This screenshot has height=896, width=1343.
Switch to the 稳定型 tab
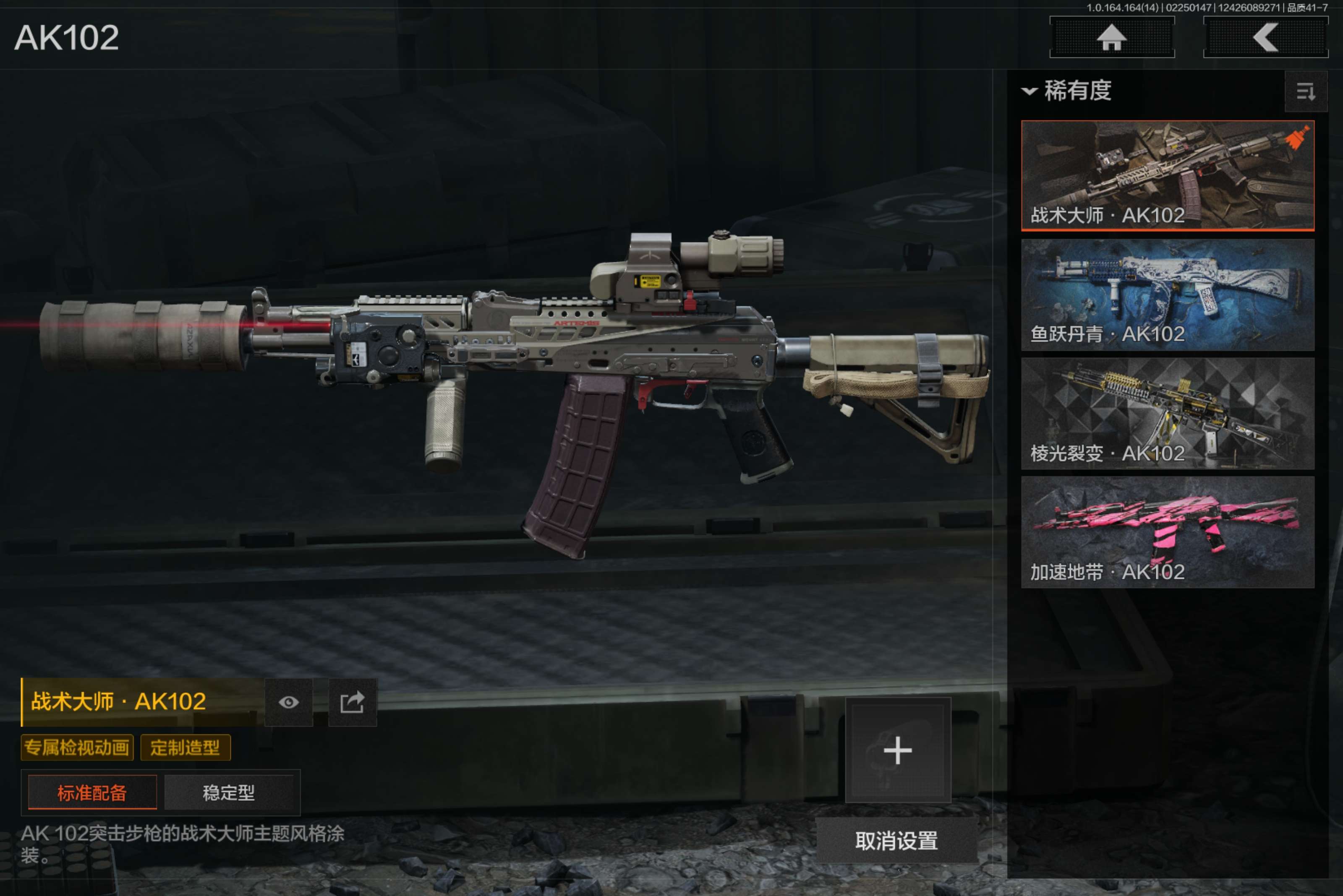tap(229, 792)
